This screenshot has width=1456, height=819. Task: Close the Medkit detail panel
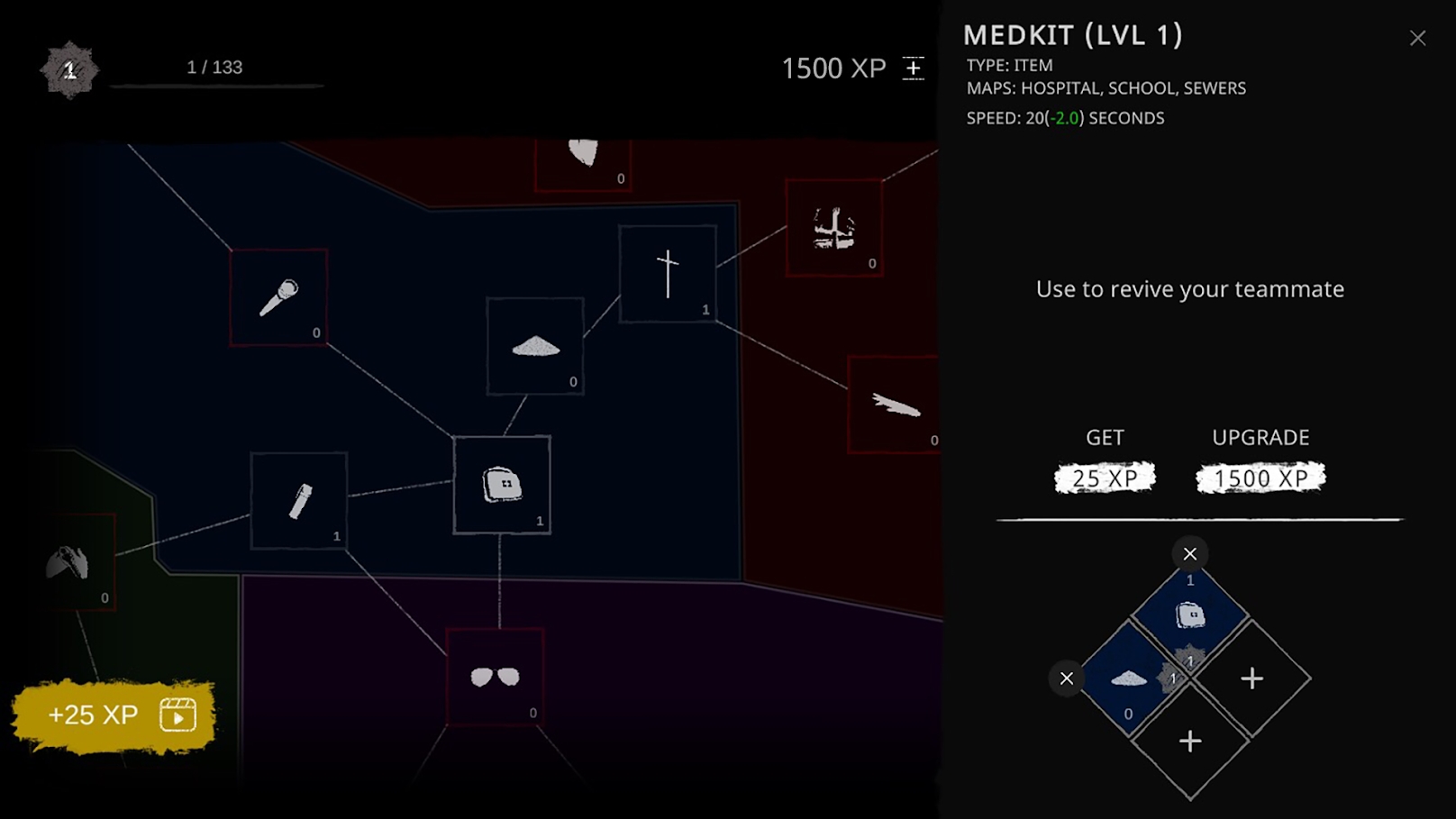[1417, 38]
